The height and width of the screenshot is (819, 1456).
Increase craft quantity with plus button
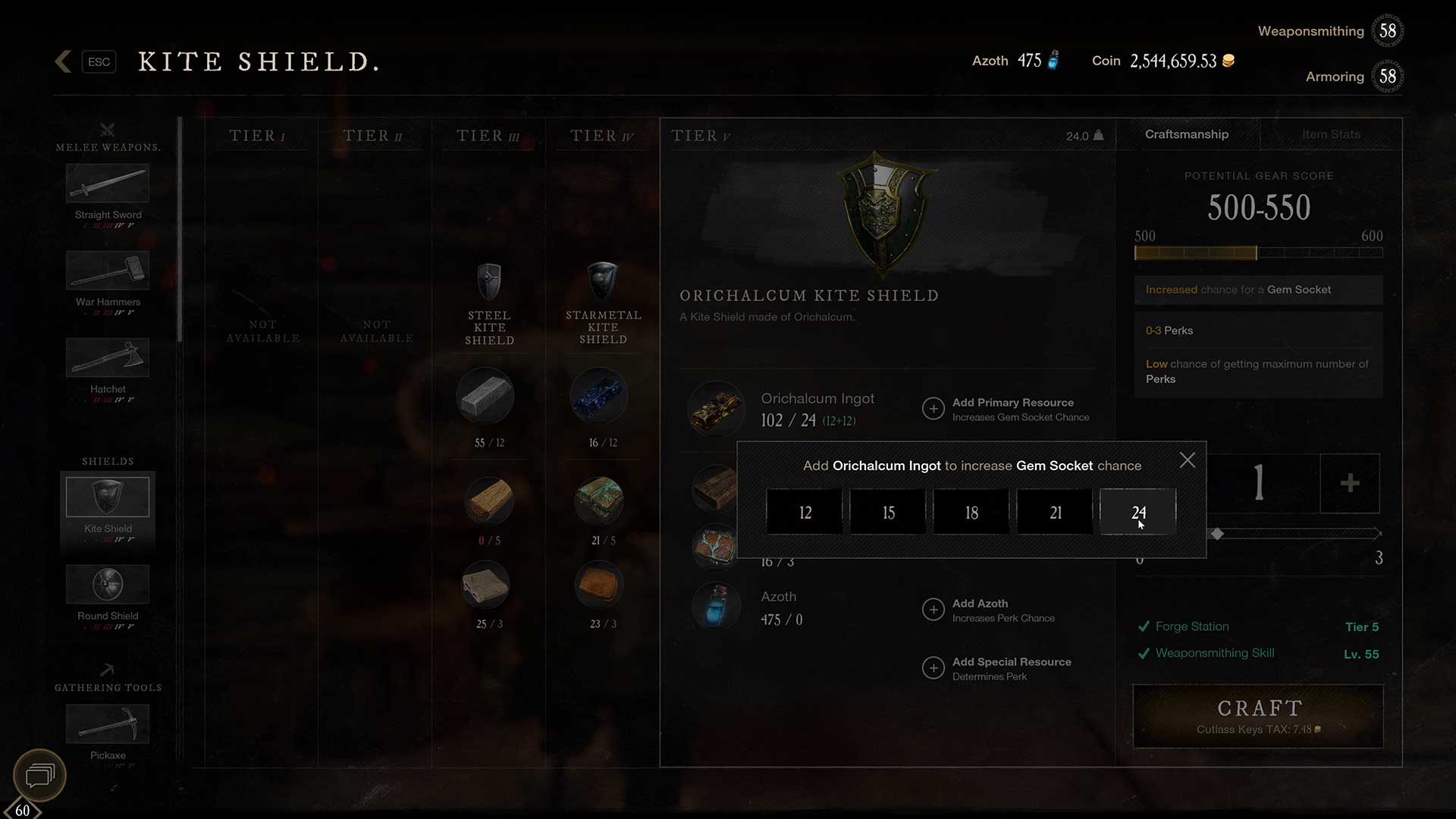click(x=1349, y=483)
